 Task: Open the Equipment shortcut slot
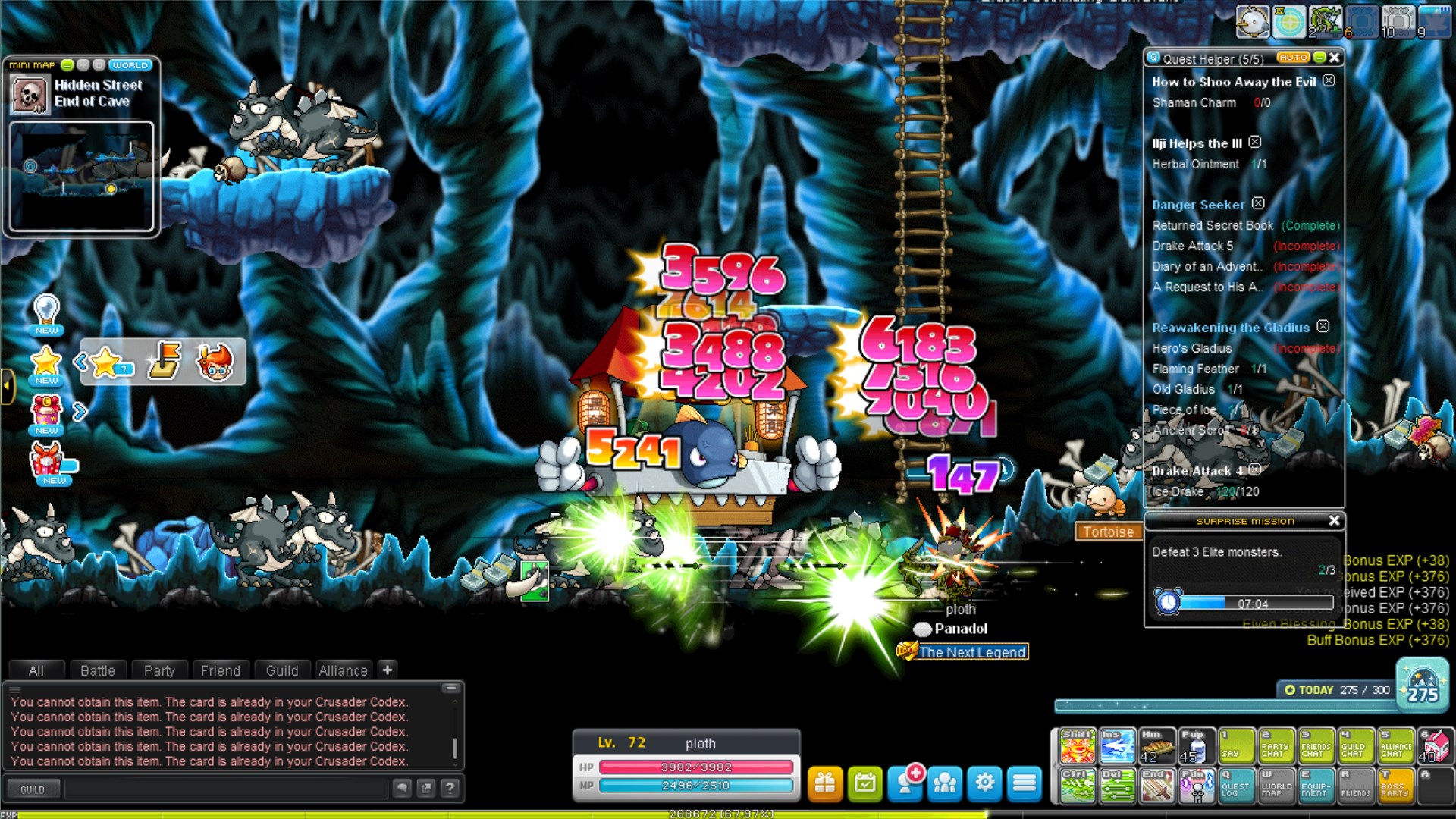[1316, 786]
